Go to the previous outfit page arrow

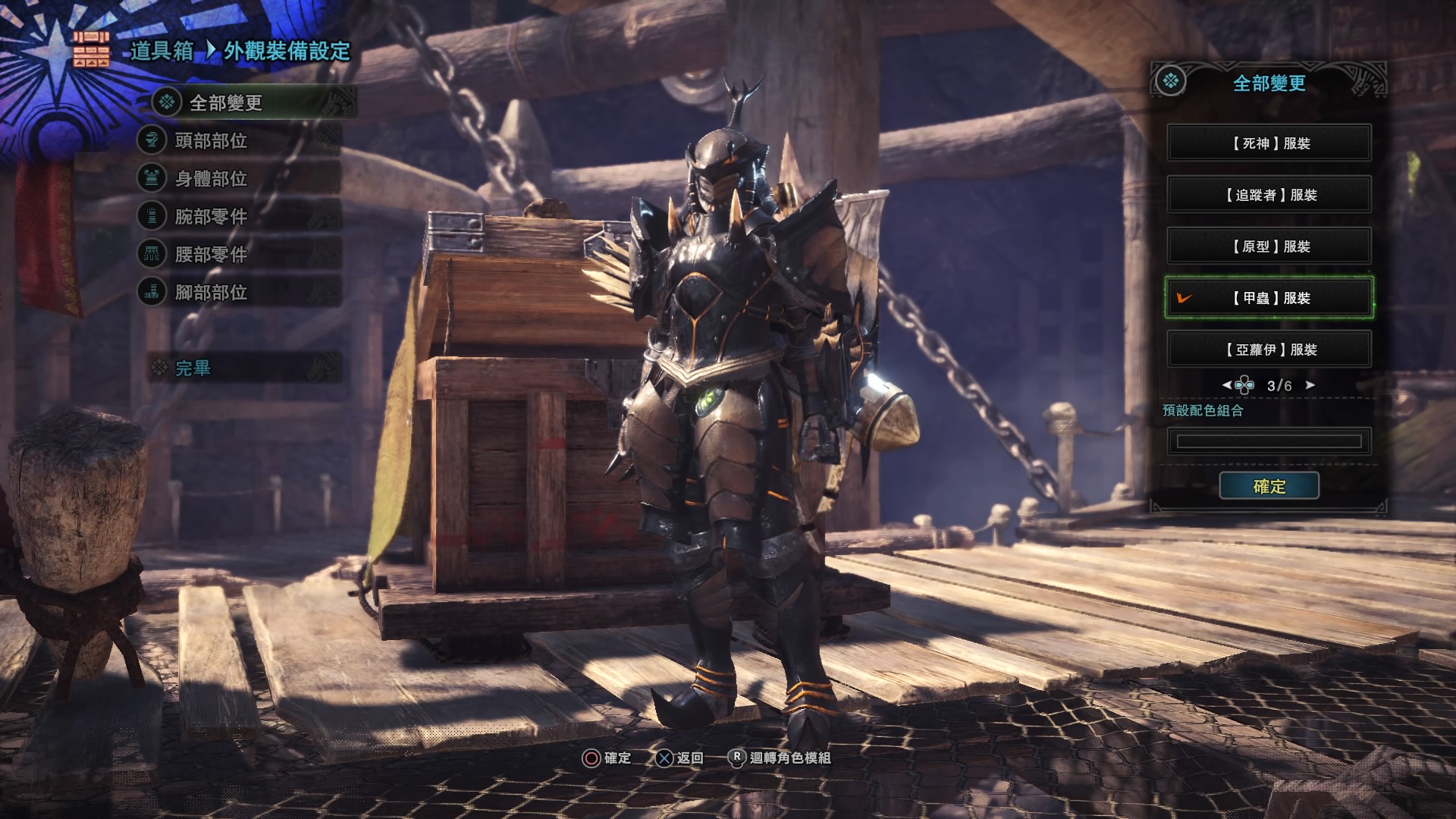pos(1227,385)
